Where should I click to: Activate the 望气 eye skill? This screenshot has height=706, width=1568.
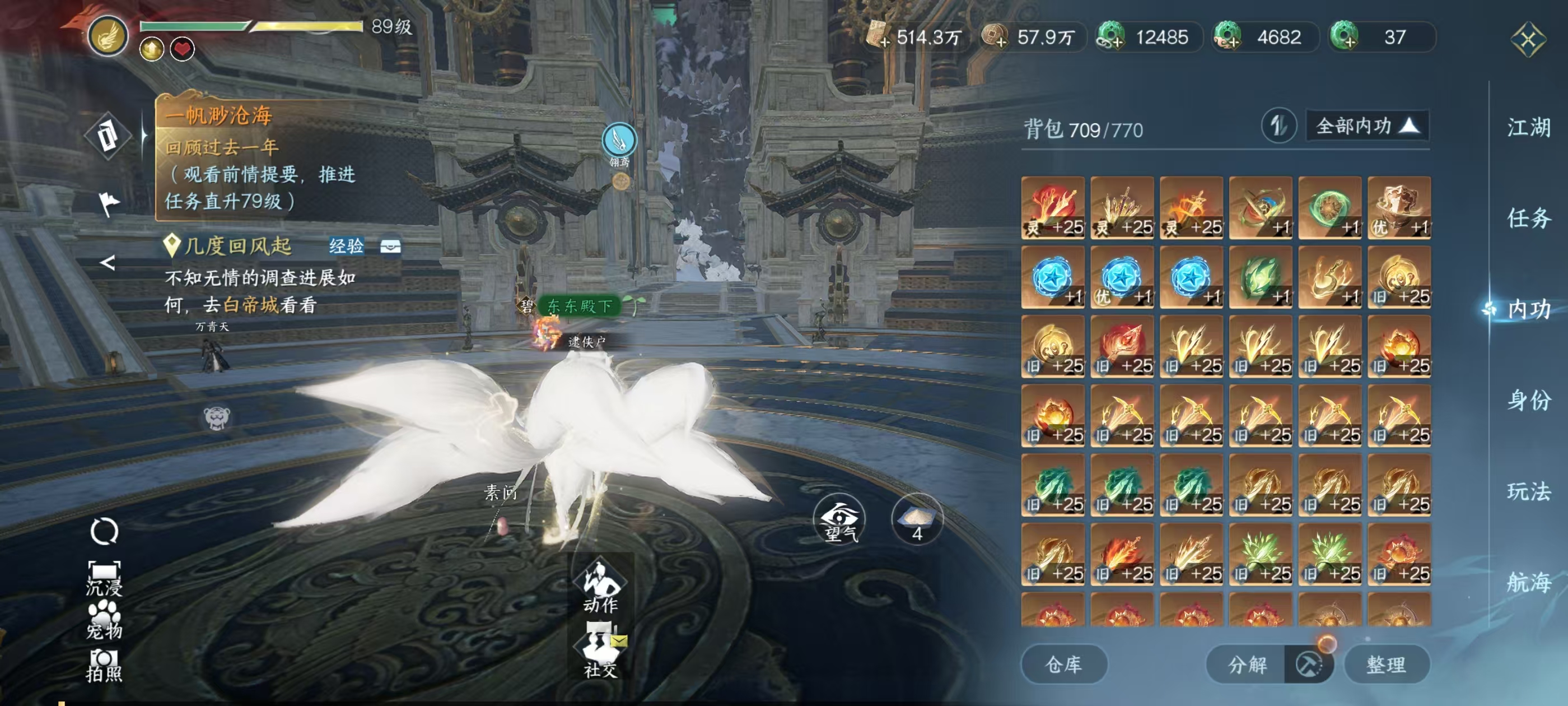click(840, 519)
